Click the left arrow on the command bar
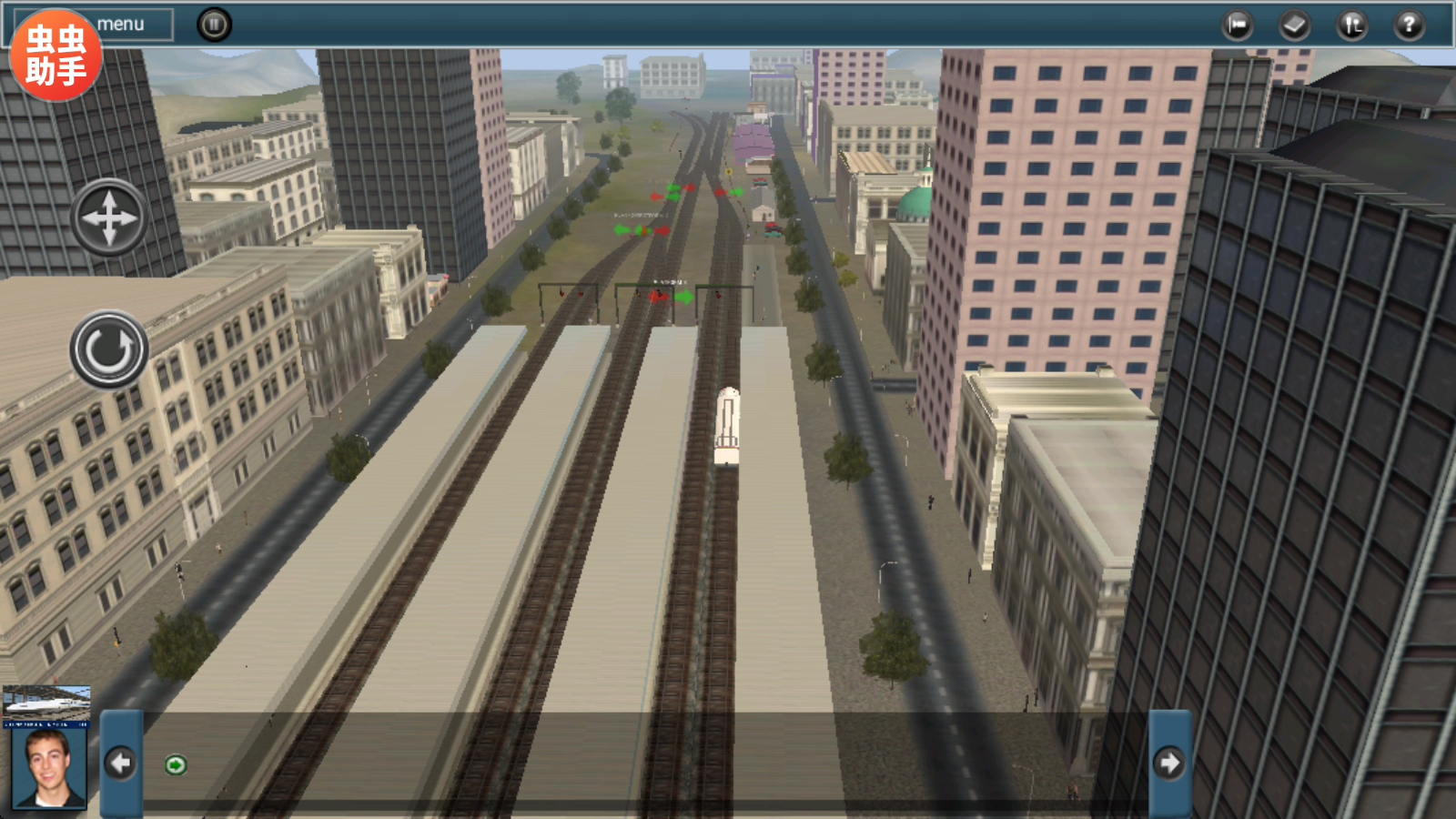The width and height of the screenshot is (1456, 819). (120, 763)
